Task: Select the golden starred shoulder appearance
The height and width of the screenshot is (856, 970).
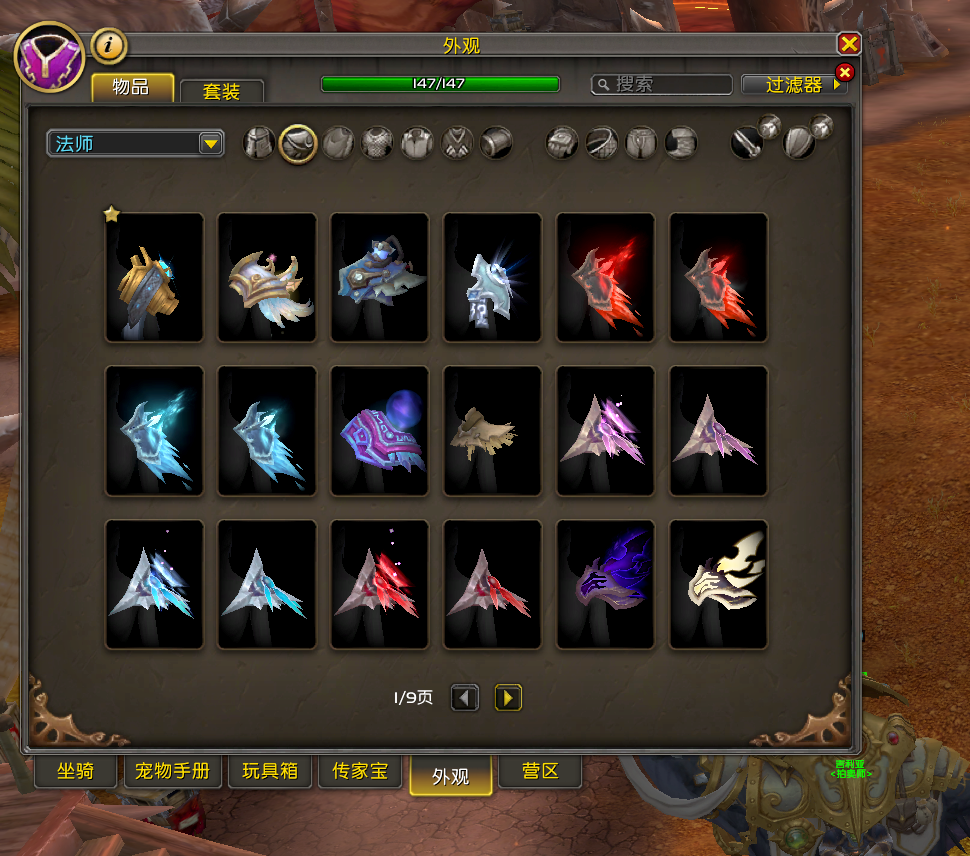Action: [154, 277]
